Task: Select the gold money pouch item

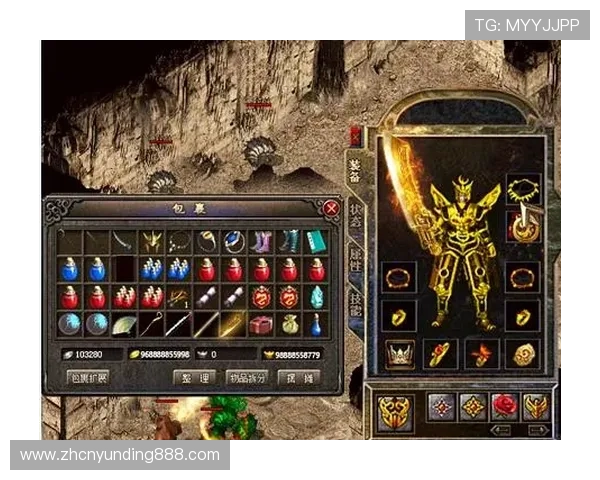Action: pos(289,325)
